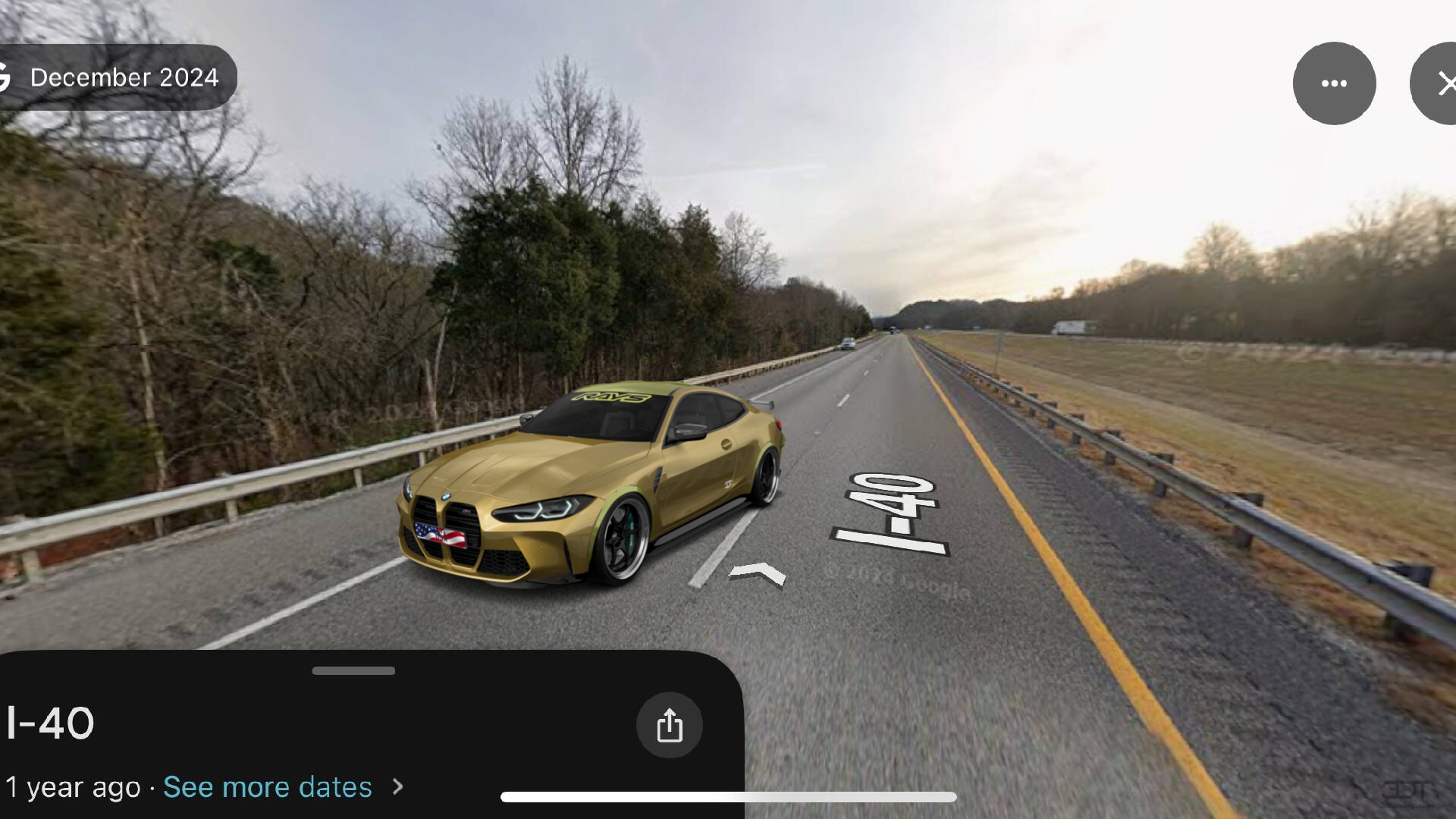Move forward using the white road arrow

757,573
